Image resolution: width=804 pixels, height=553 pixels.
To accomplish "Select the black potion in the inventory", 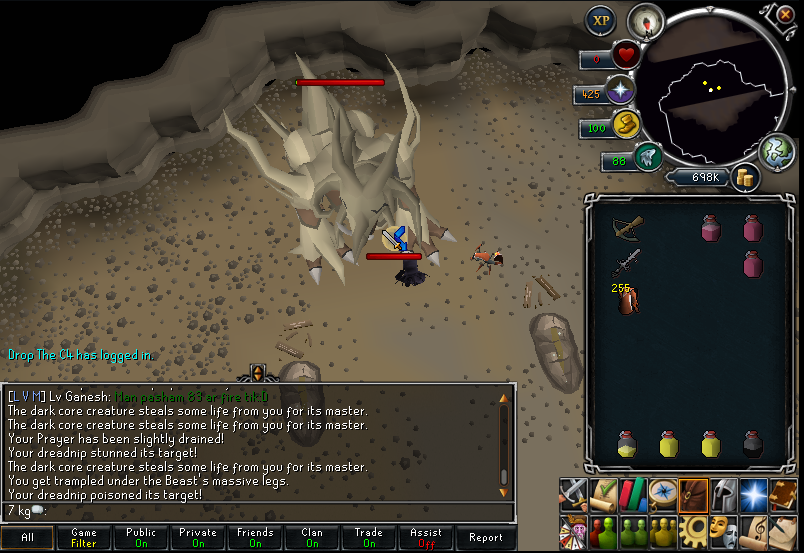I will coord(753,444).
